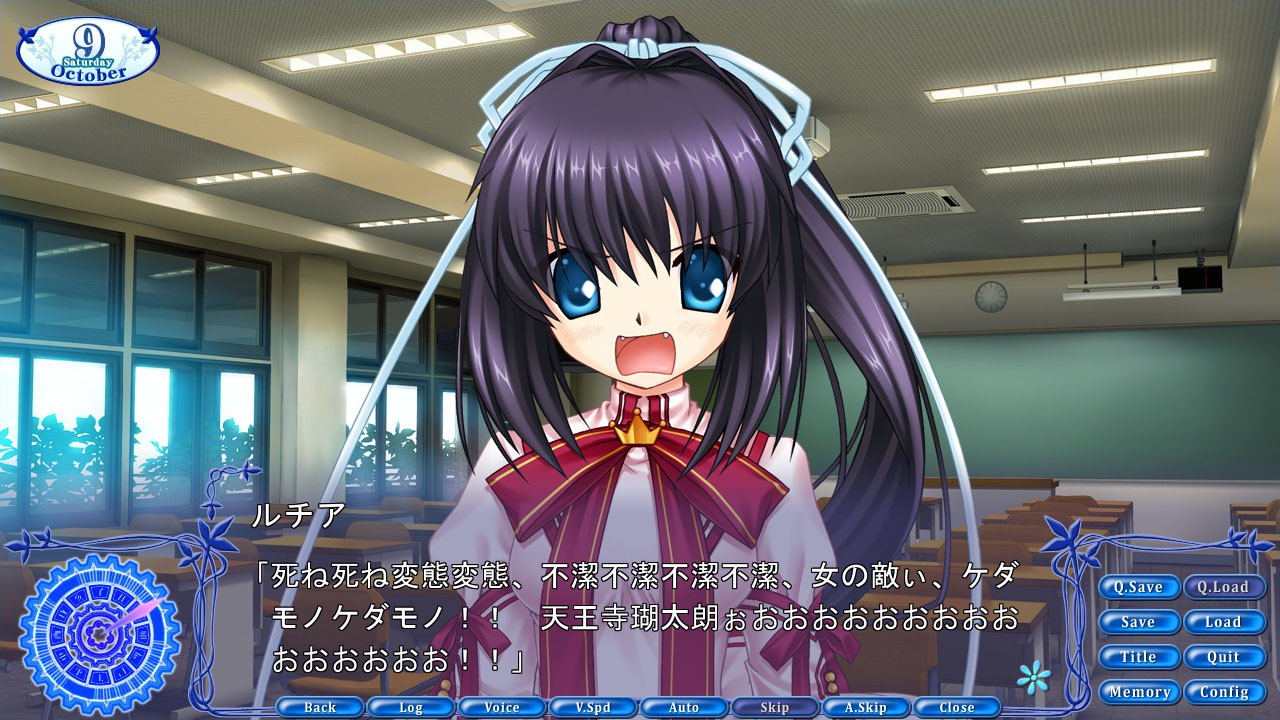Open the voice speed (V.Spd) control

tap(593, 706)
